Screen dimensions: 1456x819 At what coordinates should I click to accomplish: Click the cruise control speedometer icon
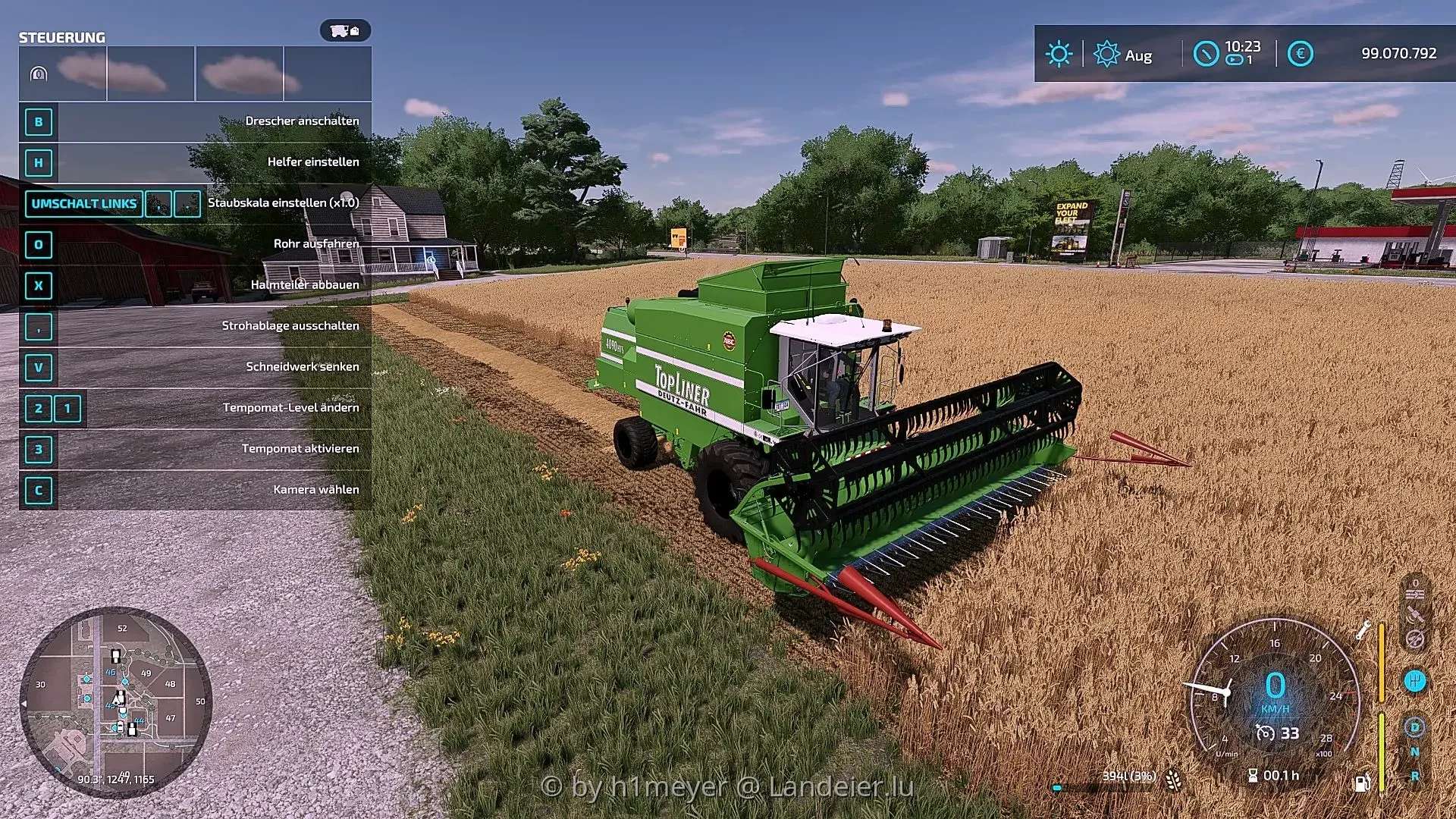coord(1265,733)
